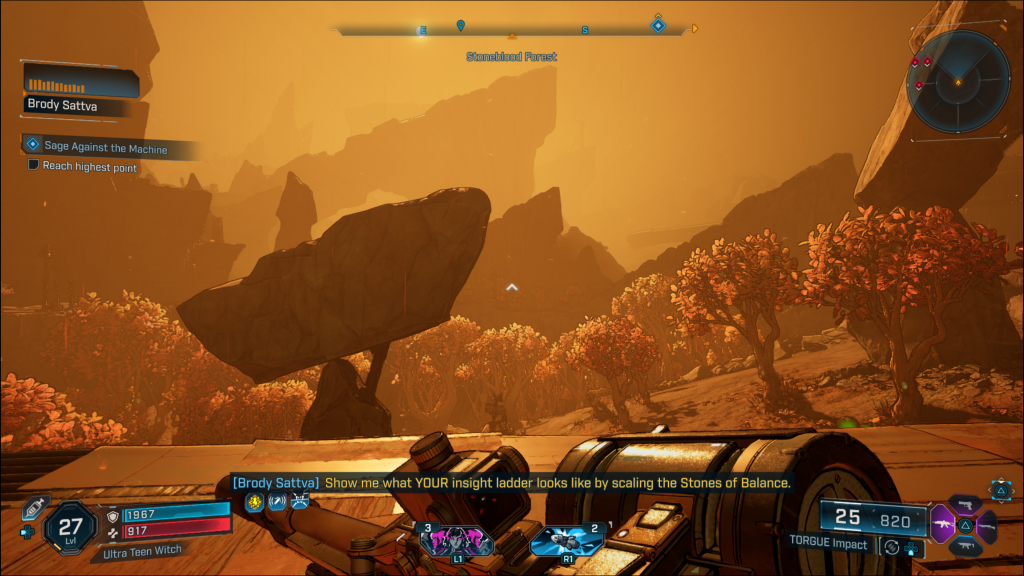
Task: Click the blue location pin on the compass
Action: coord(460,25)
